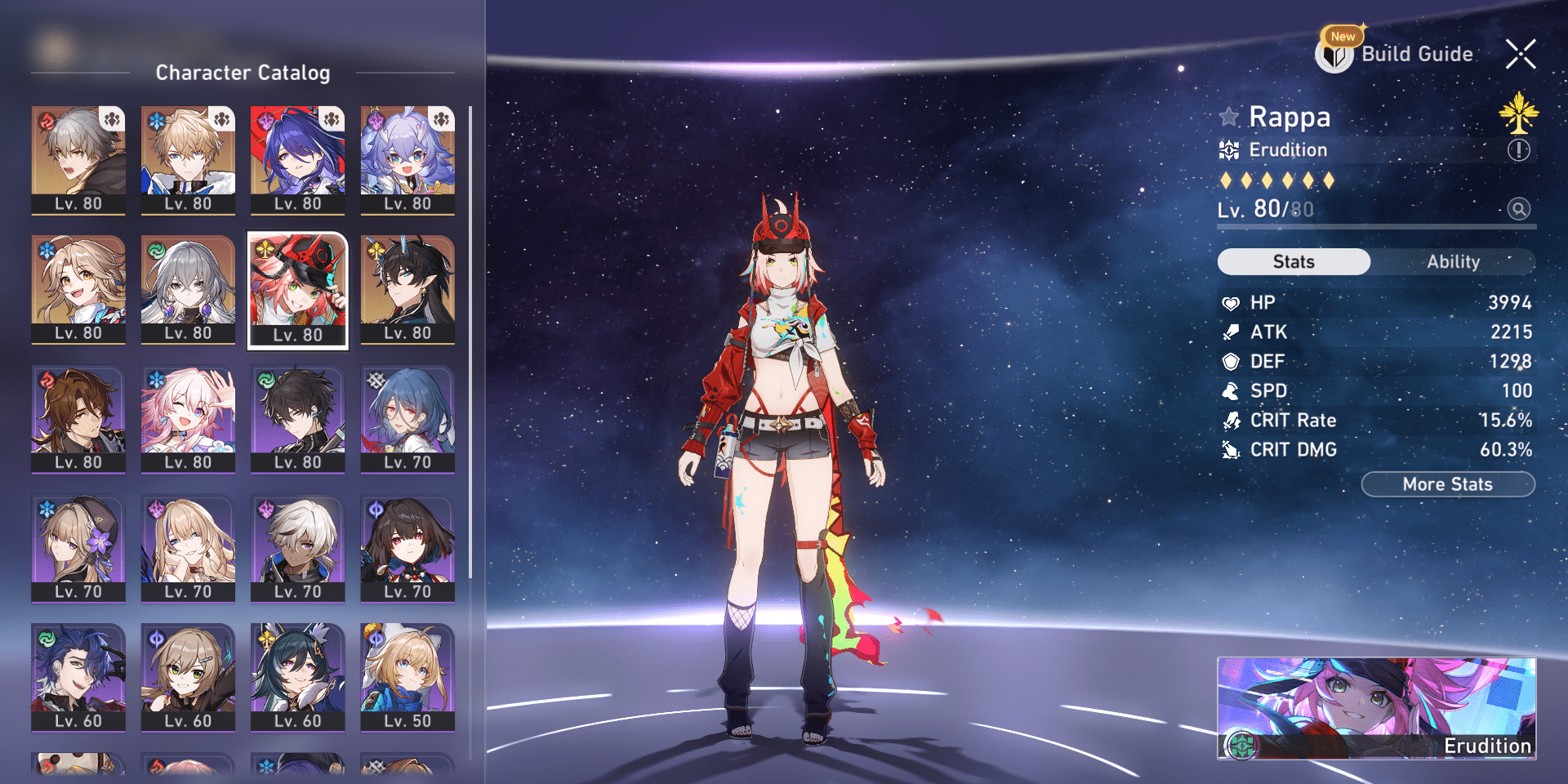Toggle the star favorite beside Rappa's name
The image size is (1568, 784).
click(1229, 117)
